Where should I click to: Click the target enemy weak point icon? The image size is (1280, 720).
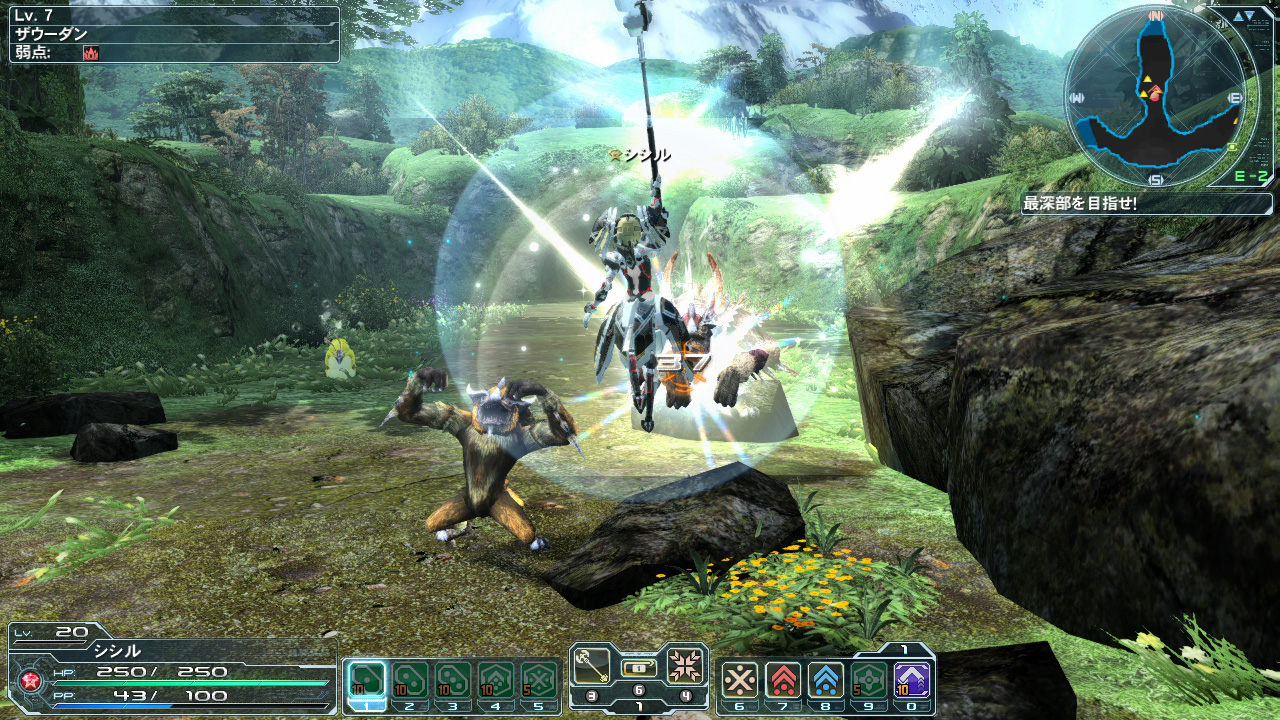pos(90,52)
